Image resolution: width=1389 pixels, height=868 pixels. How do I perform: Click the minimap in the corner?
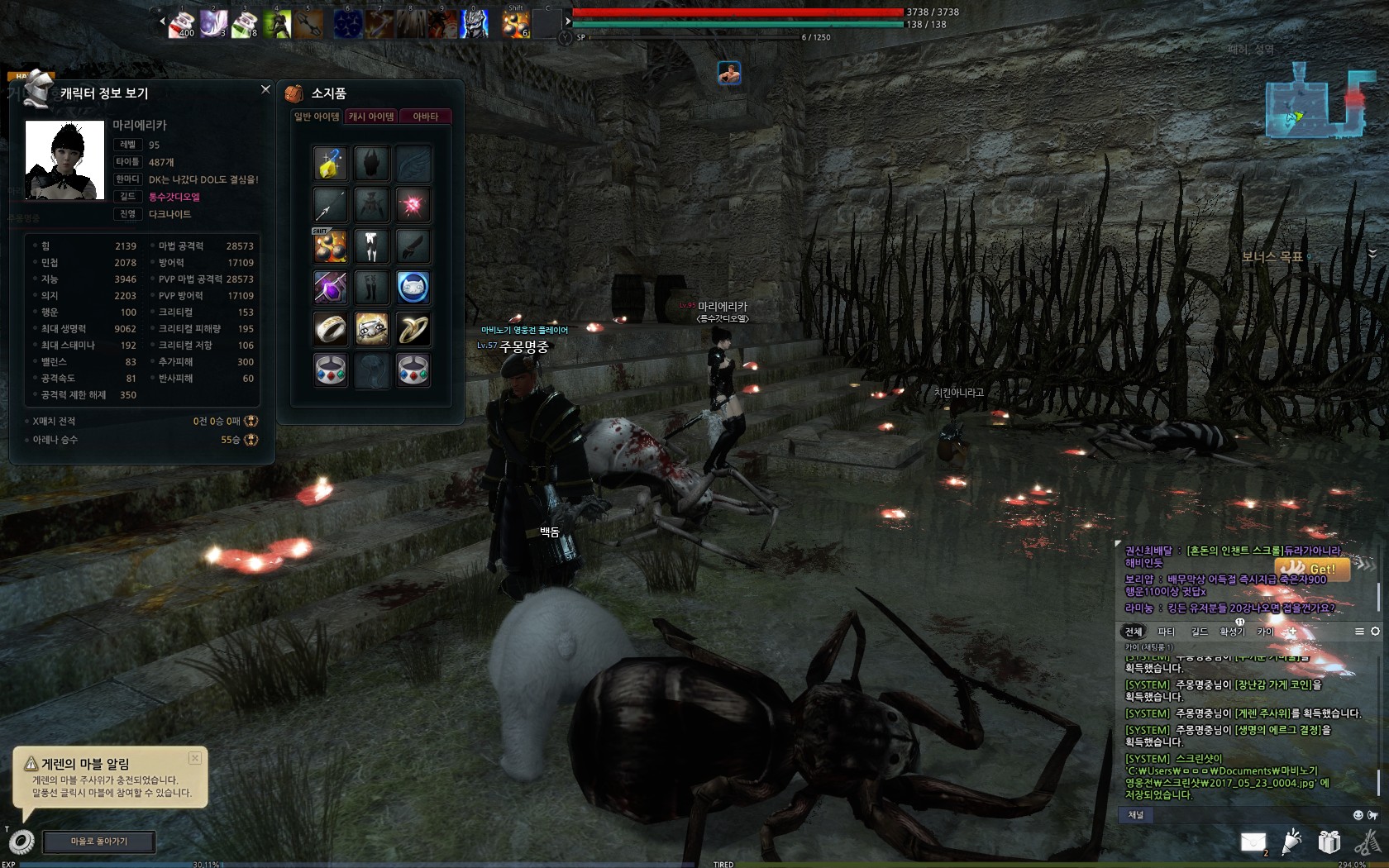click(1315, 101)
